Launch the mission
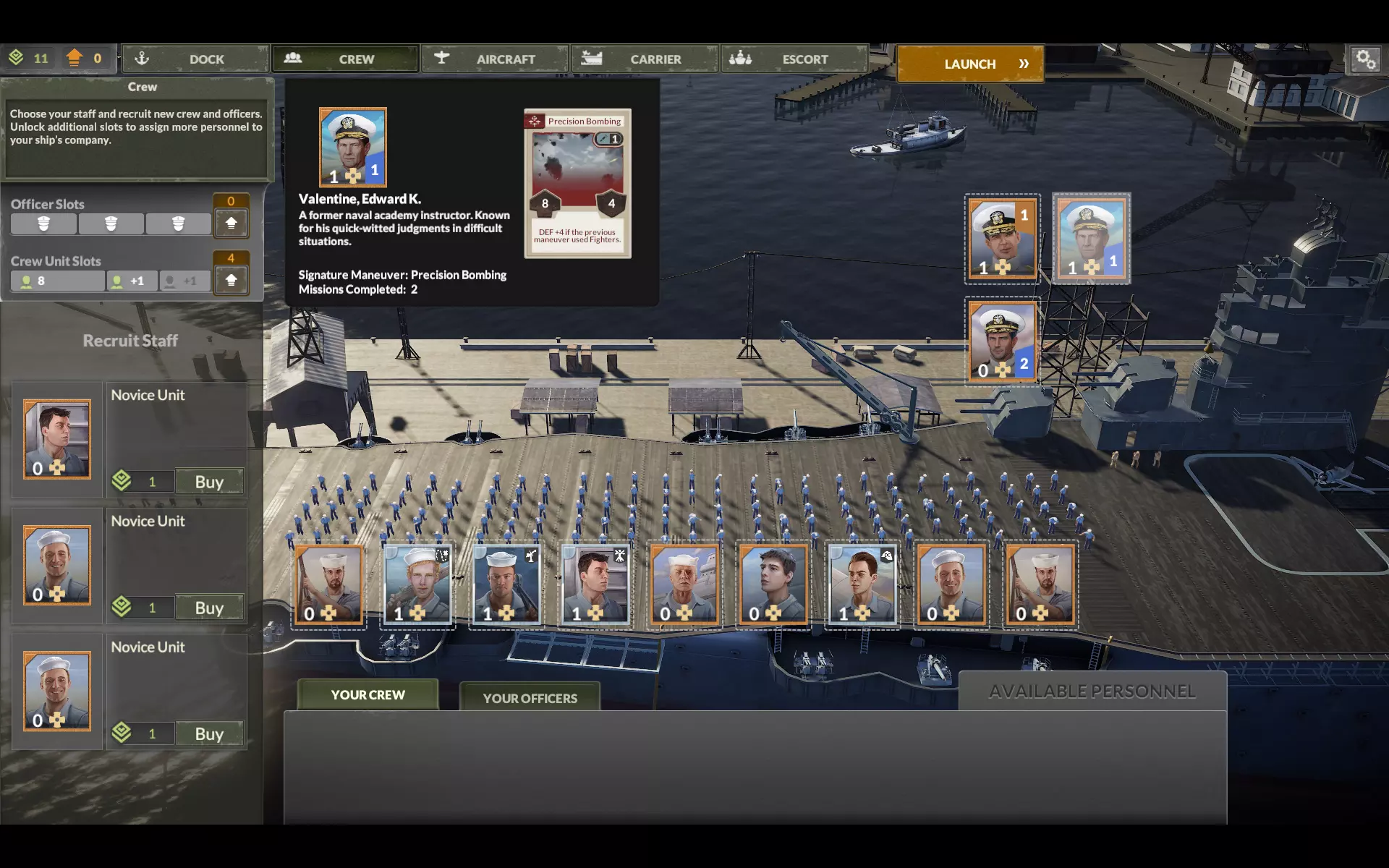1389x868 pixels. [970, 64]
